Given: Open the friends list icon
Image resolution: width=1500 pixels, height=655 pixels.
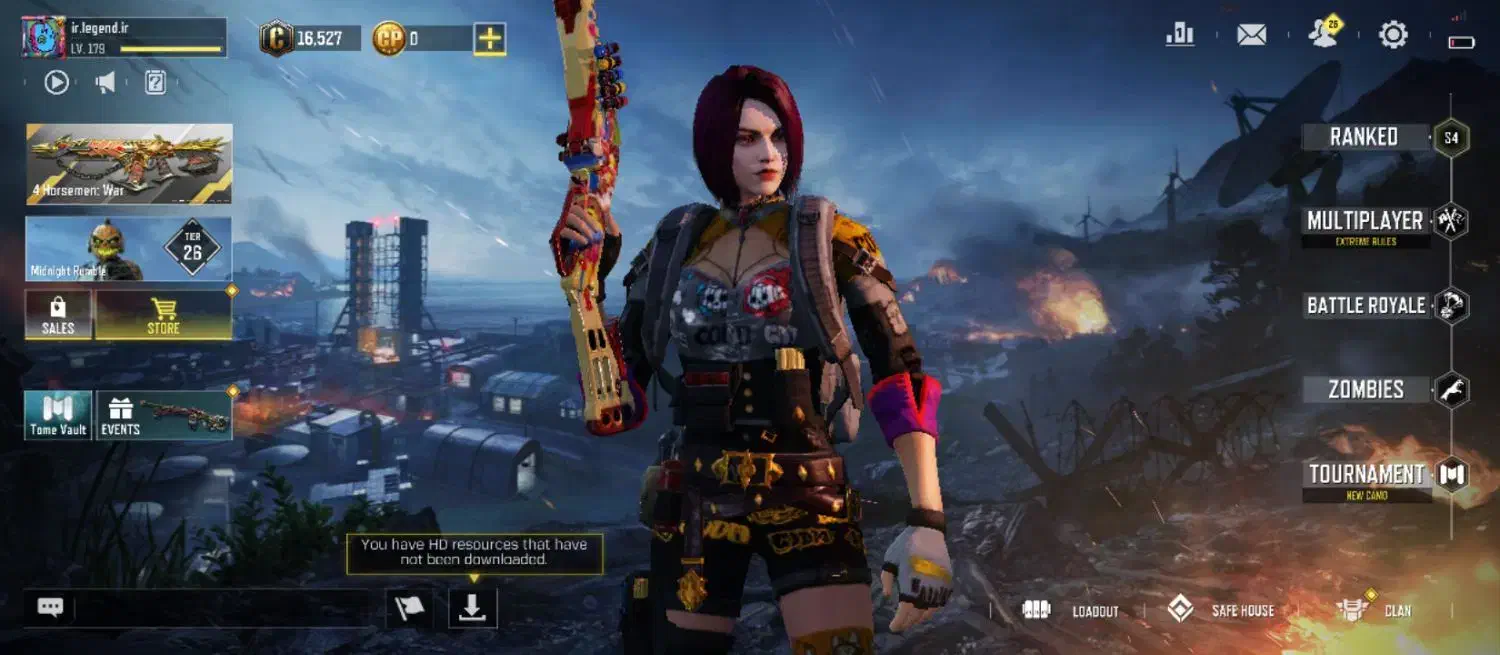Looking at the screenshot, I should coord(1324,35).
